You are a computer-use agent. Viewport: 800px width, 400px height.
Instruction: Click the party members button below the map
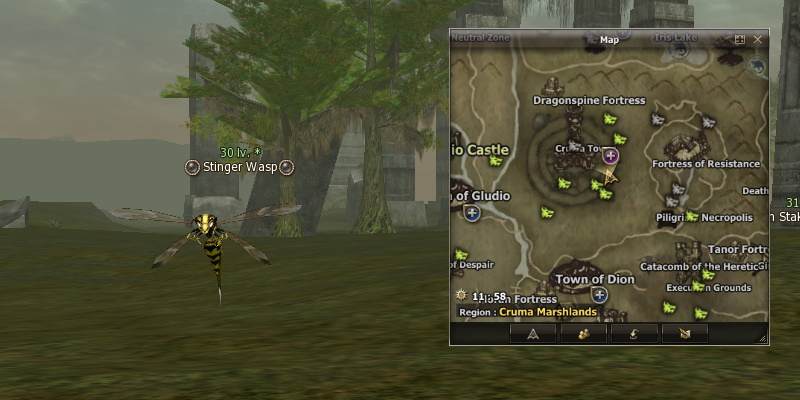pyautogui.click(x=583, y=334)
